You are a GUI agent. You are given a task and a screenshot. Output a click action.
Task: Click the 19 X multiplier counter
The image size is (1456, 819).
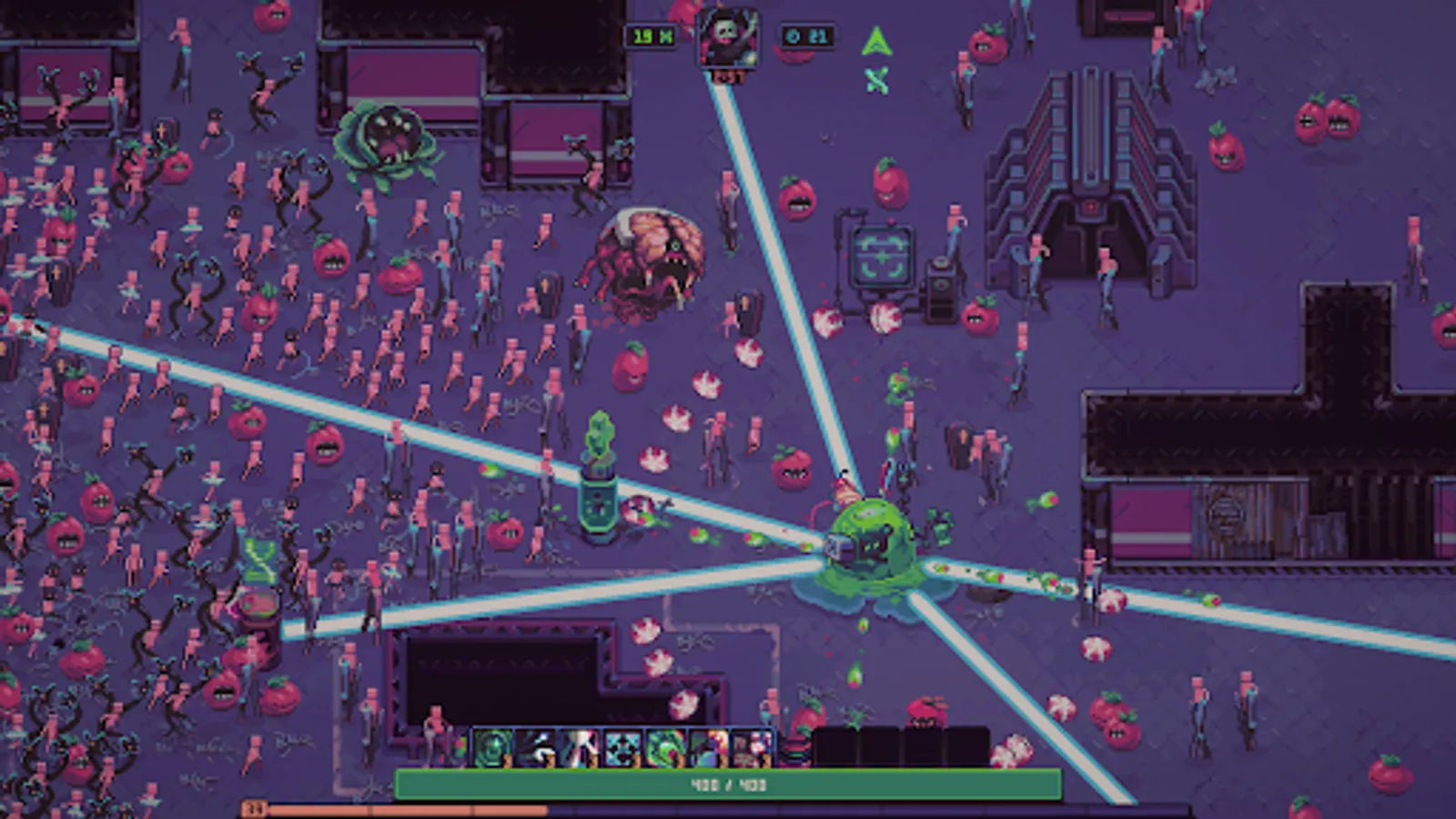click(x=652, y=35)
